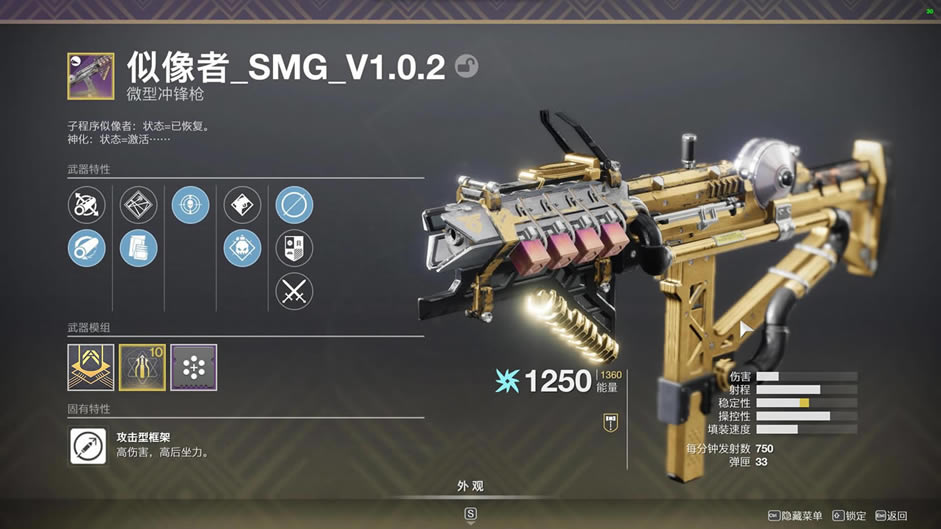Open the 外观 appearance section
The width and height of the screenshot is (941, 529).
pos(470,486)
